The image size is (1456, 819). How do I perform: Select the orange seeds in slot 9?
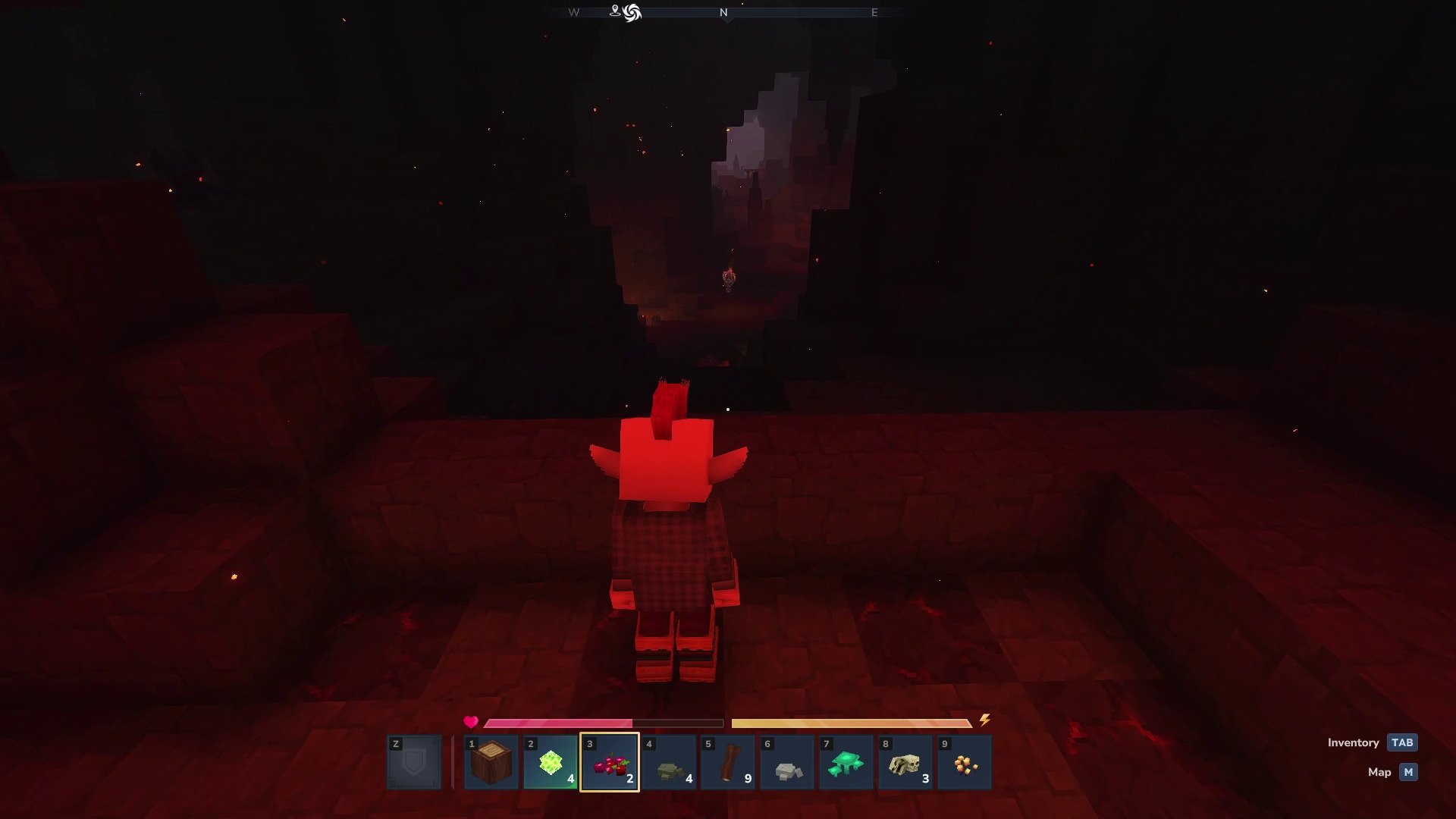tap(965, 762)
